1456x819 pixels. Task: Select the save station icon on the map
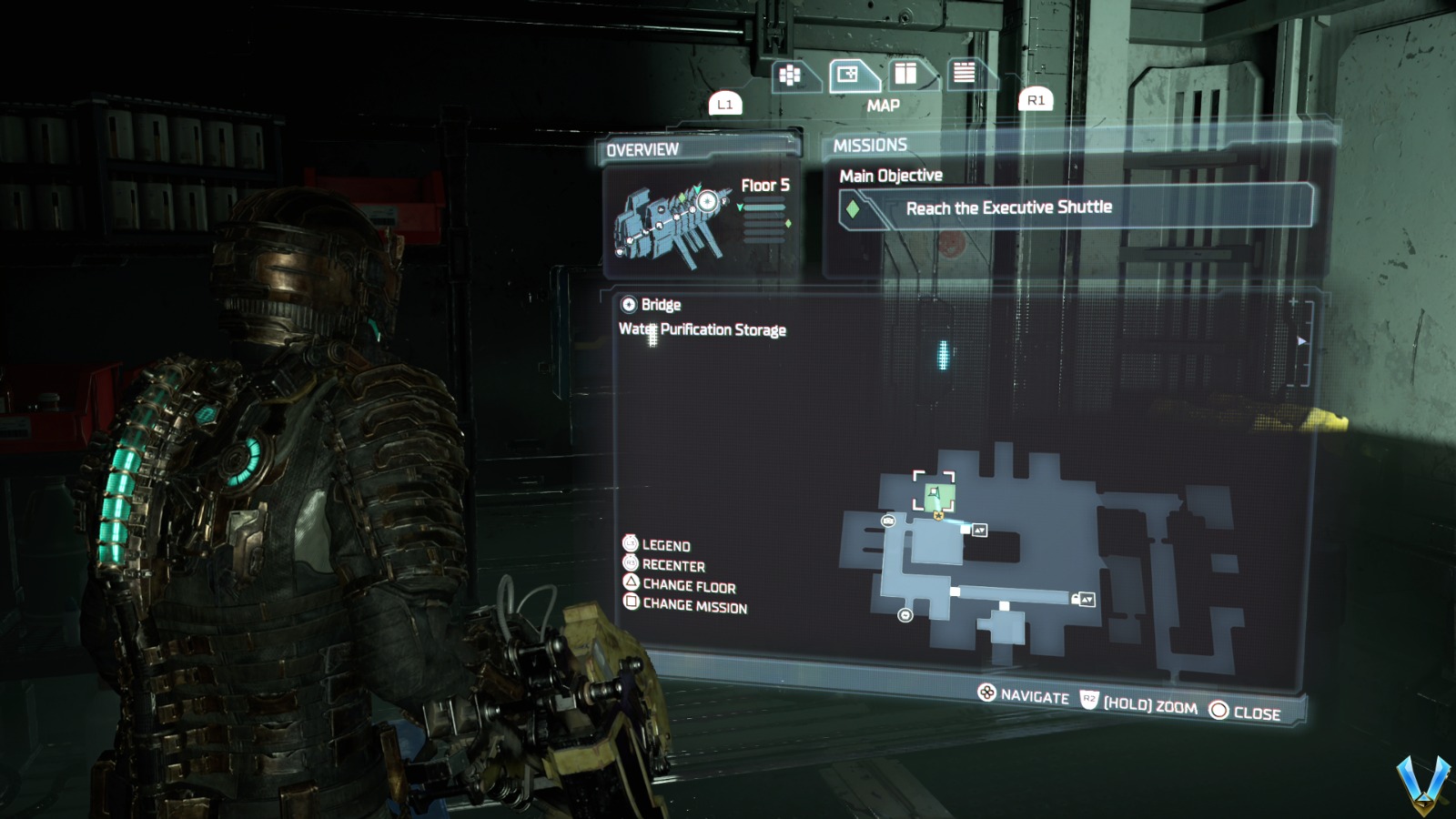(889, 521)
